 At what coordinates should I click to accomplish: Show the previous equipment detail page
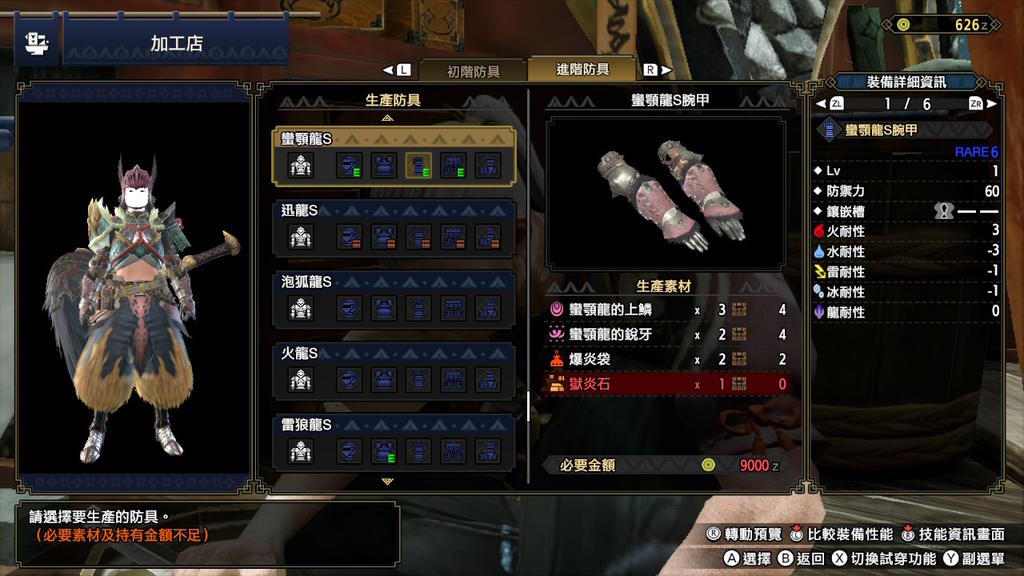(835, 104)
